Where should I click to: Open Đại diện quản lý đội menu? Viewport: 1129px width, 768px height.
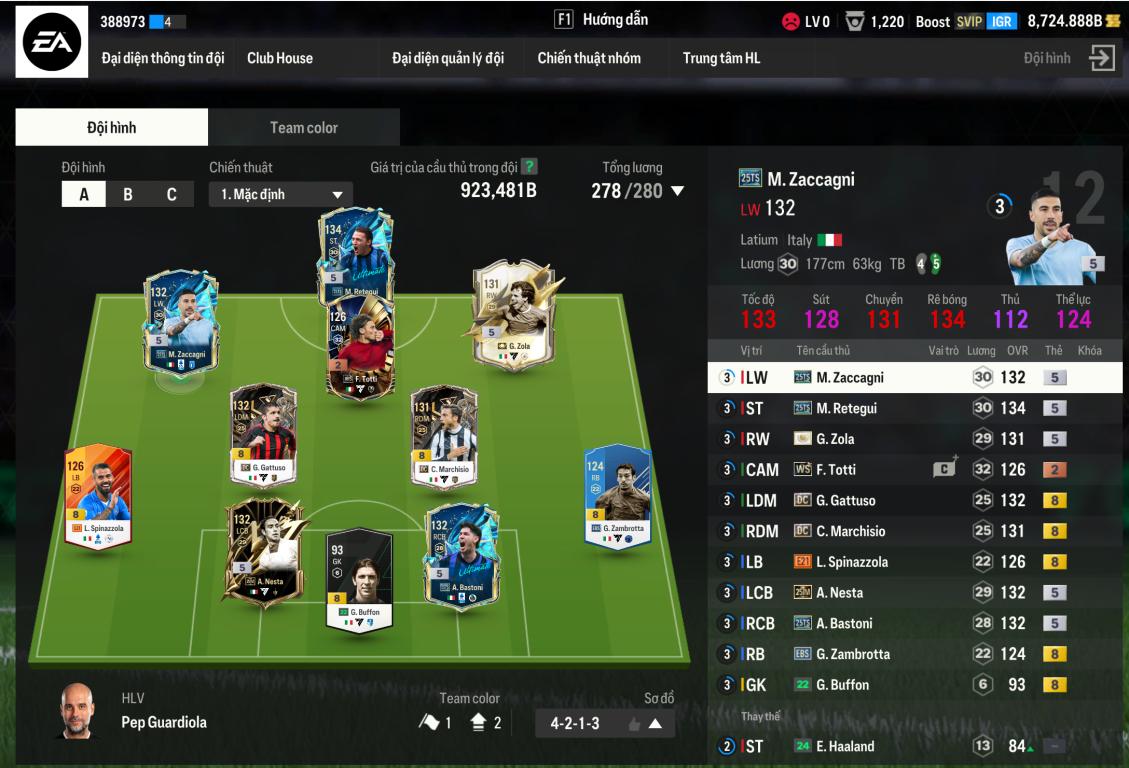(x=447, y=58)
